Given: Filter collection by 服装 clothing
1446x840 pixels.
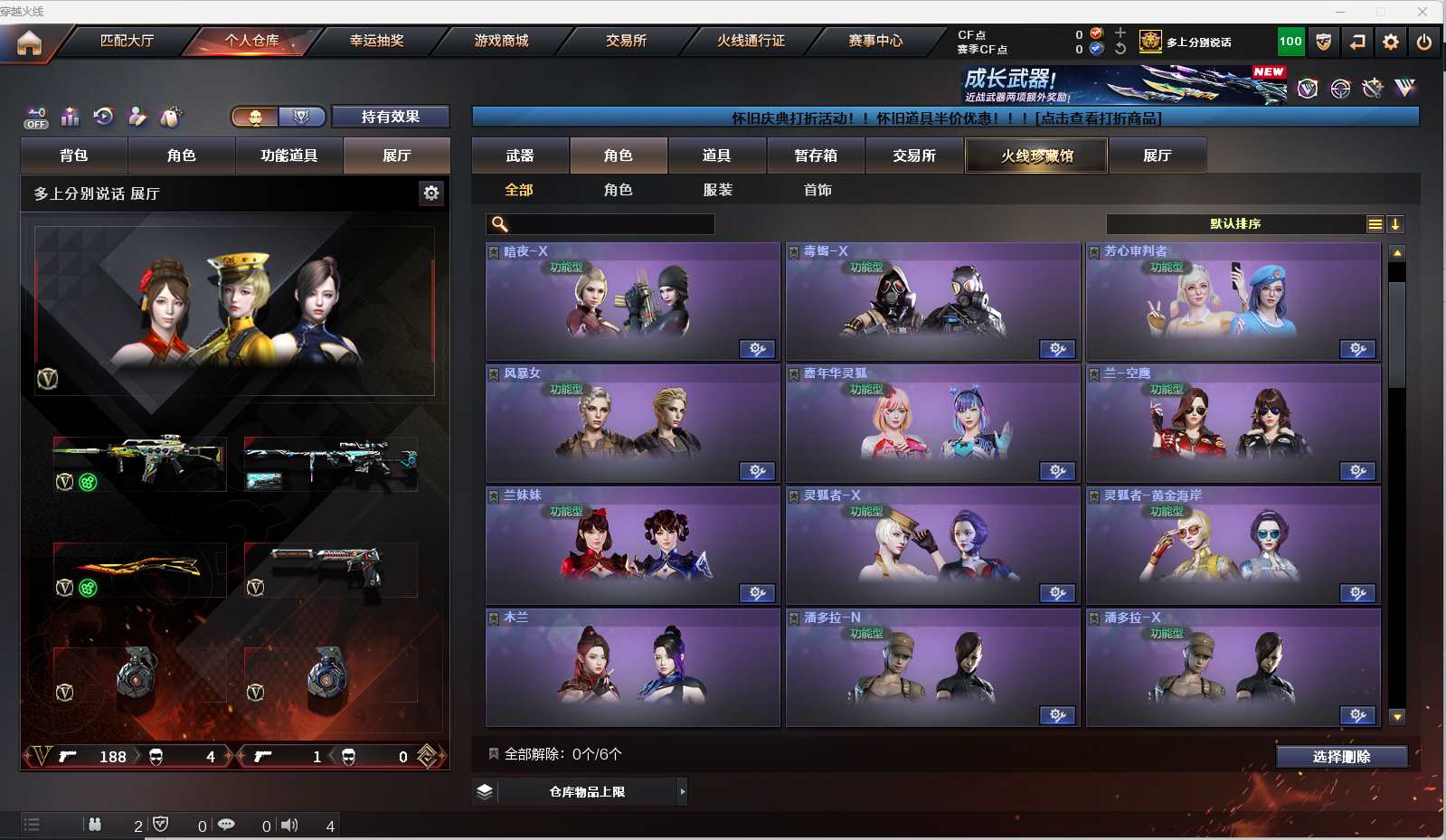Looking at the screenshot, I should (x=718, y=190).
